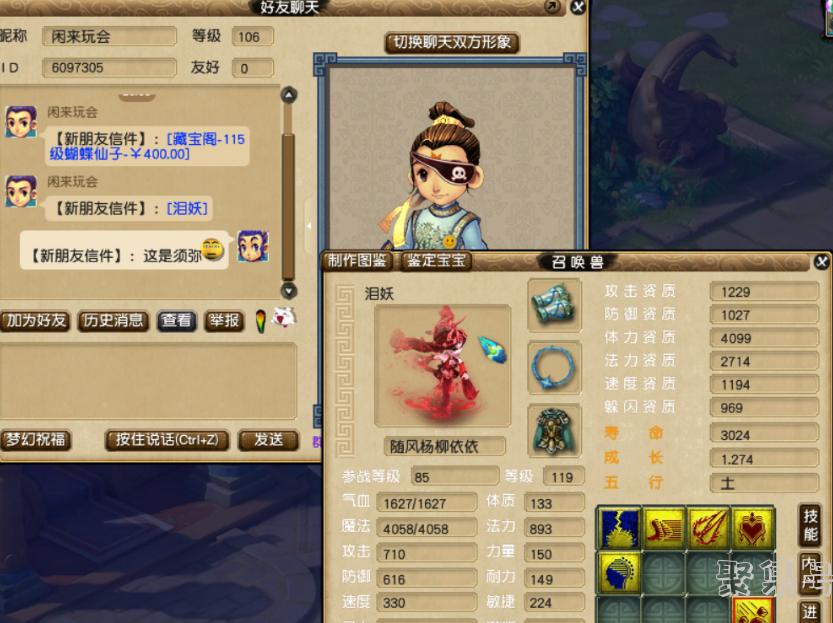The height and width of the screenshot is (623, 833).
Task: Switch to the 内丹 tab
Action: [811, 571]
